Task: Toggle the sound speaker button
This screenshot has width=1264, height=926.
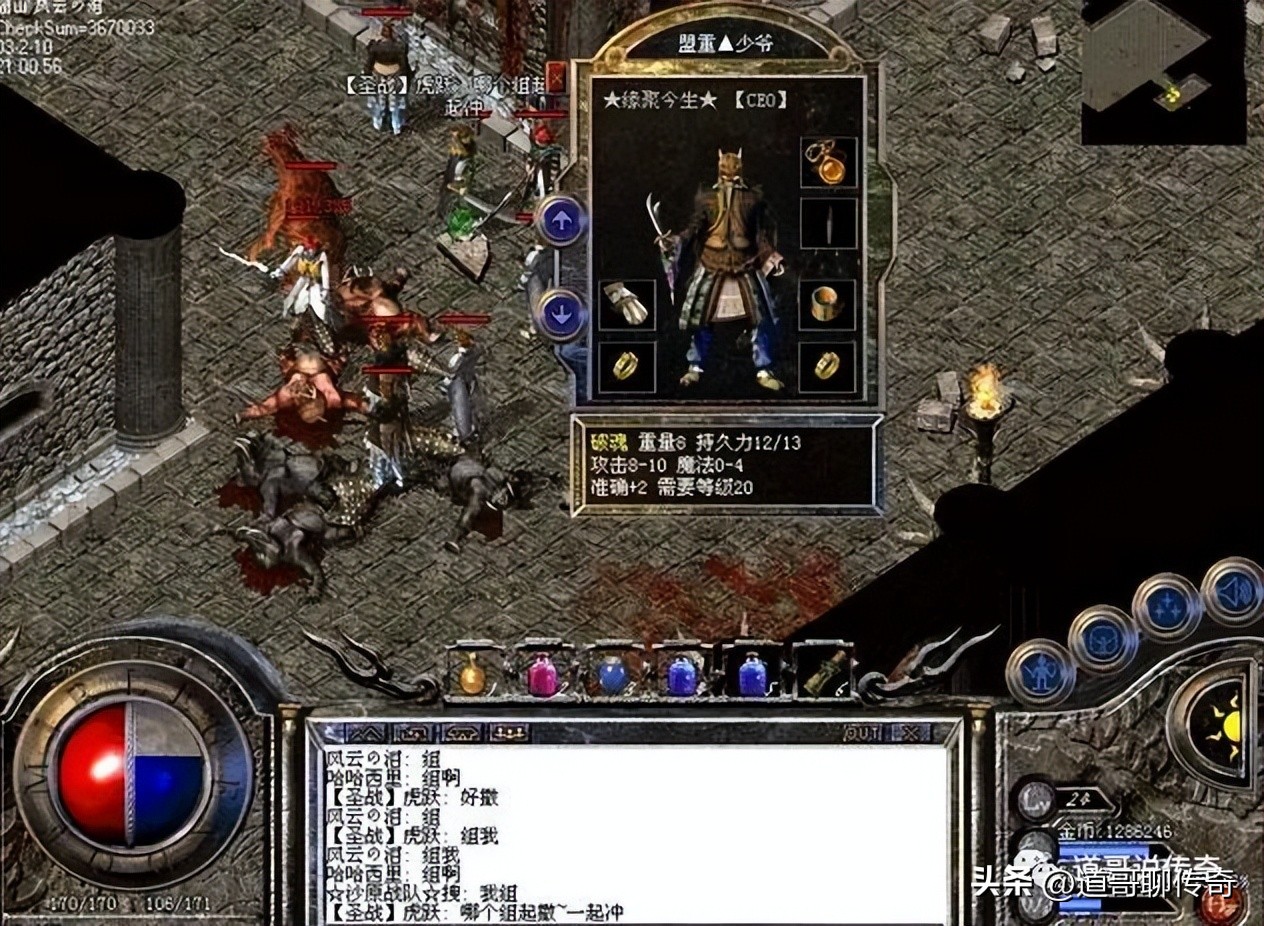Action: click(x=1233, y=591)
